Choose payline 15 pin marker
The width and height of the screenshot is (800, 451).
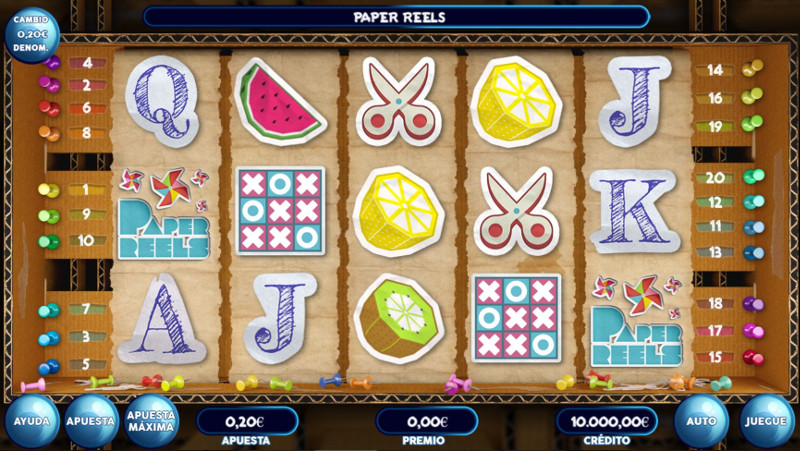point(751,357)
